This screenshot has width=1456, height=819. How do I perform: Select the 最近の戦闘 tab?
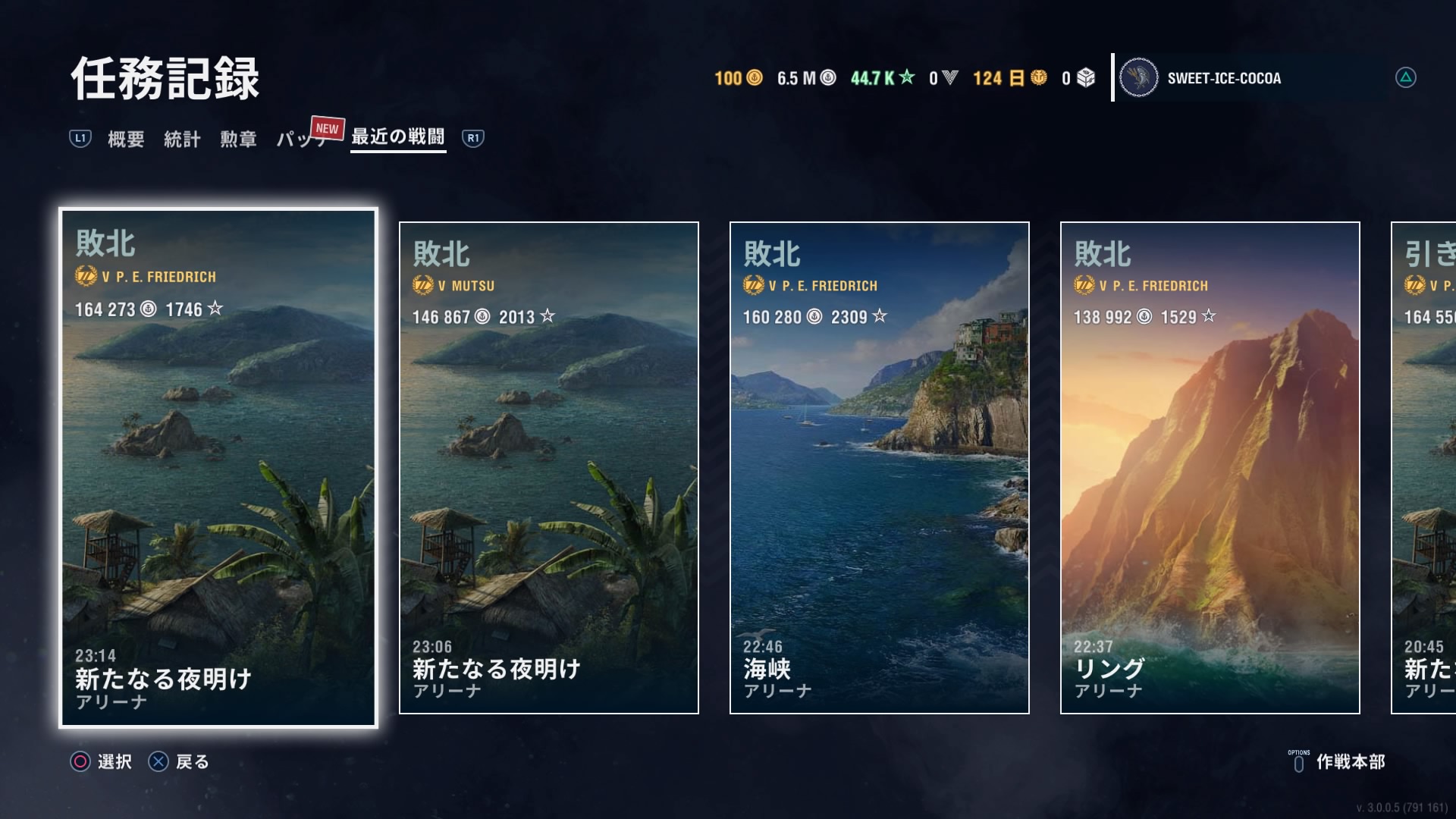(x=398, y=137)
